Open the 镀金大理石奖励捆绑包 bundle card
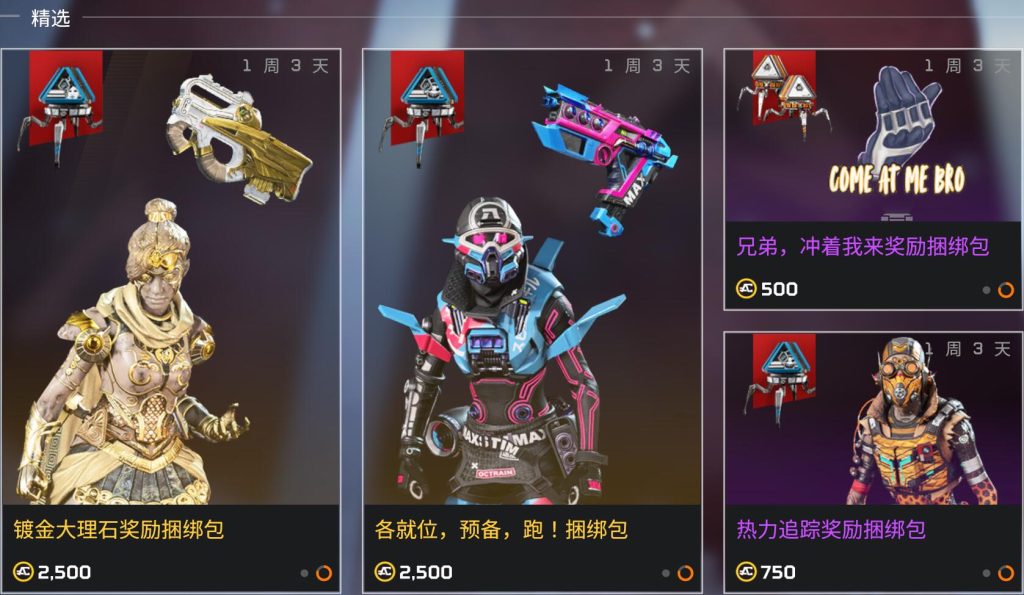Image resolution: width=1024 pixels, height=595 pixels. pyautogui.click(x=170, y=320)
